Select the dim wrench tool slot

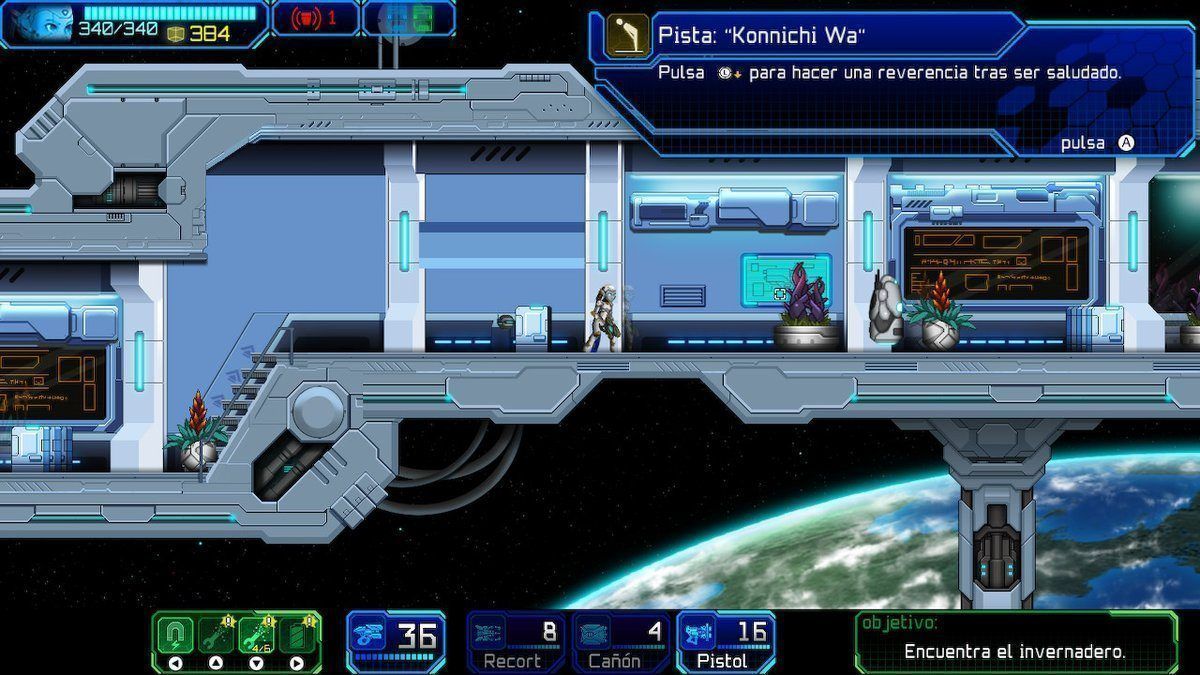click(x=215, y=635)
